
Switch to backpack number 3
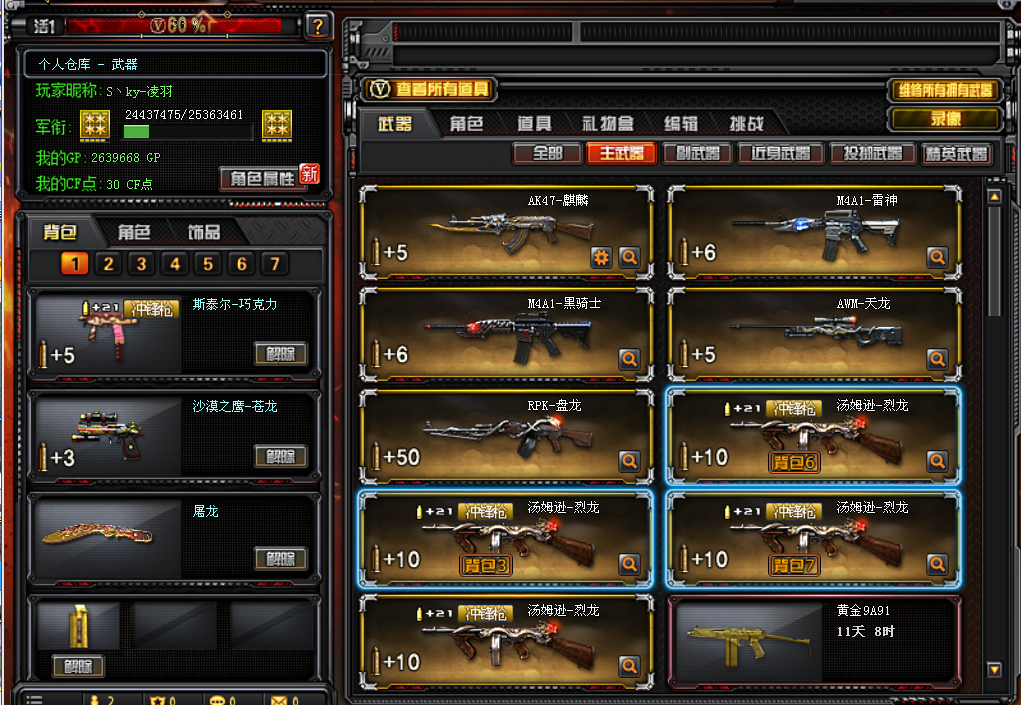(142, 264)
